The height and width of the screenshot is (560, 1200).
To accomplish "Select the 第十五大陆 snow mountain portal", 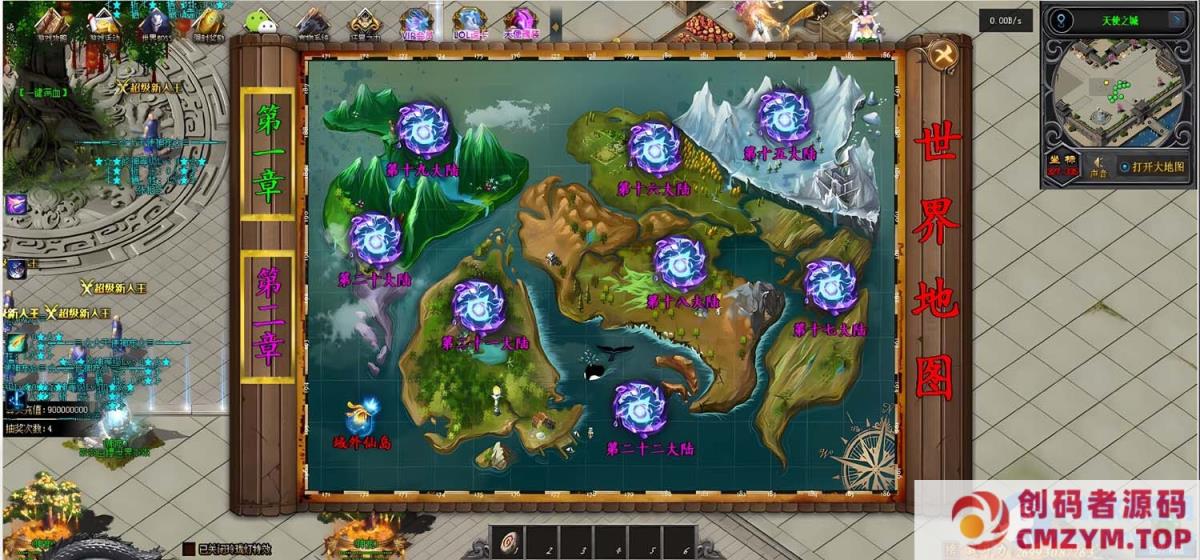I will pos(785,117).
